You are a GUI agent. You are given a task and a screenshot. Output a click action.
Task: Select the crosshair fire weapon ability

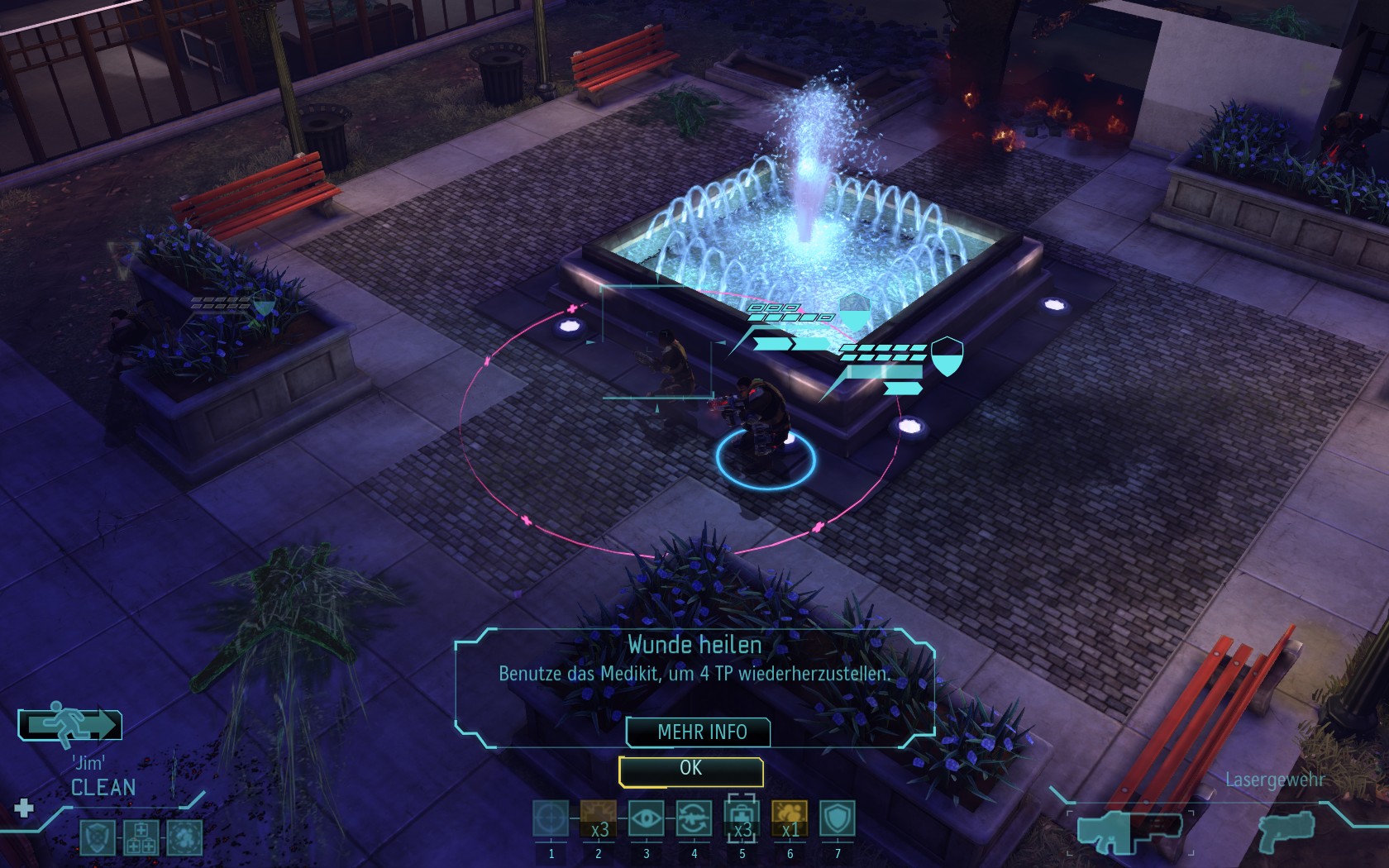[x=551, y=820]
